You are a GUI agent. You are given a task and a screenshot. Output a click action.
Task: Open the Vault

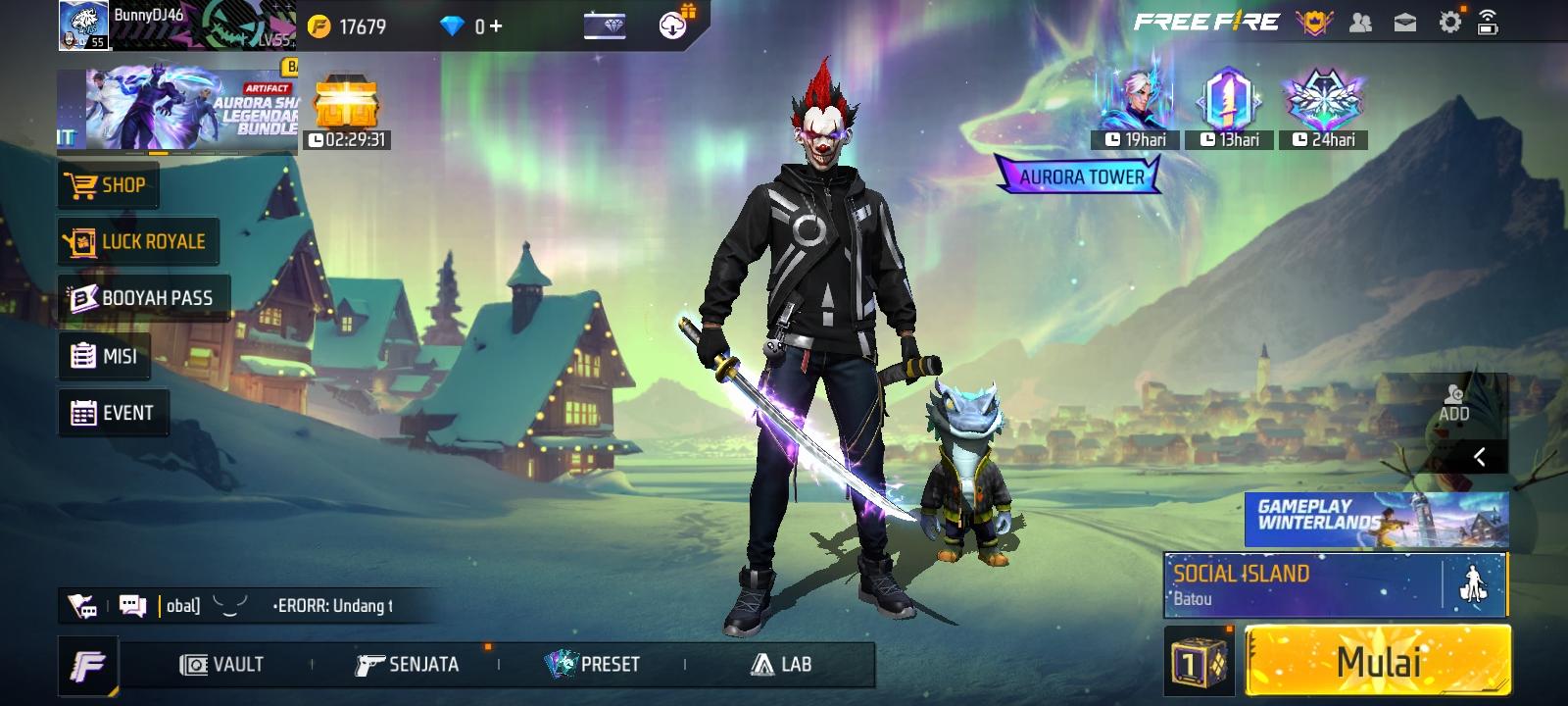(222, 665)
